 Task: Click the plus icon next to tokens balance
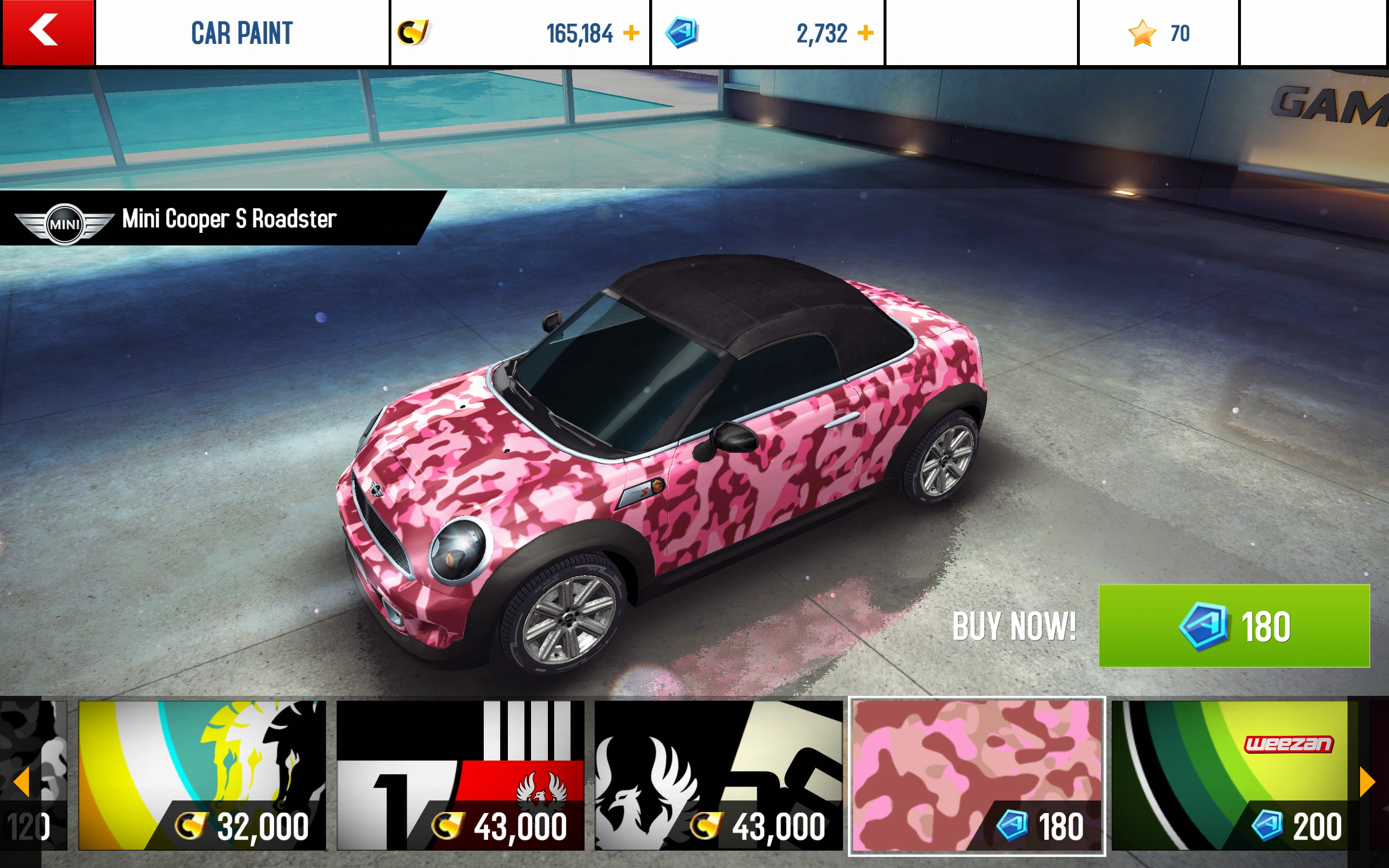coord(867,33)
